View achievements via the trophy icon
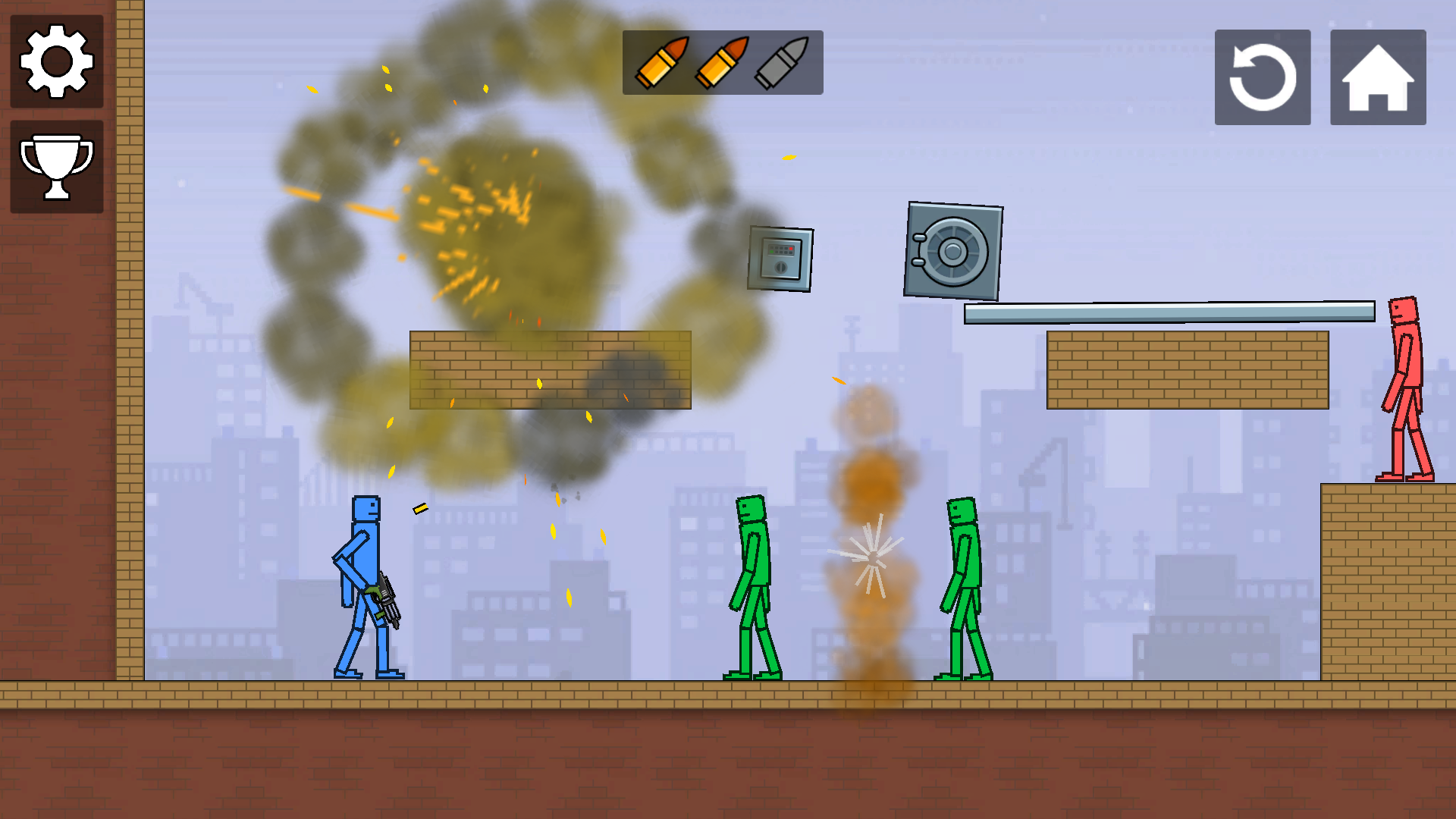The width and height of the screenshot is (1456, 819). pyautogui.click(x=57, y=165)
